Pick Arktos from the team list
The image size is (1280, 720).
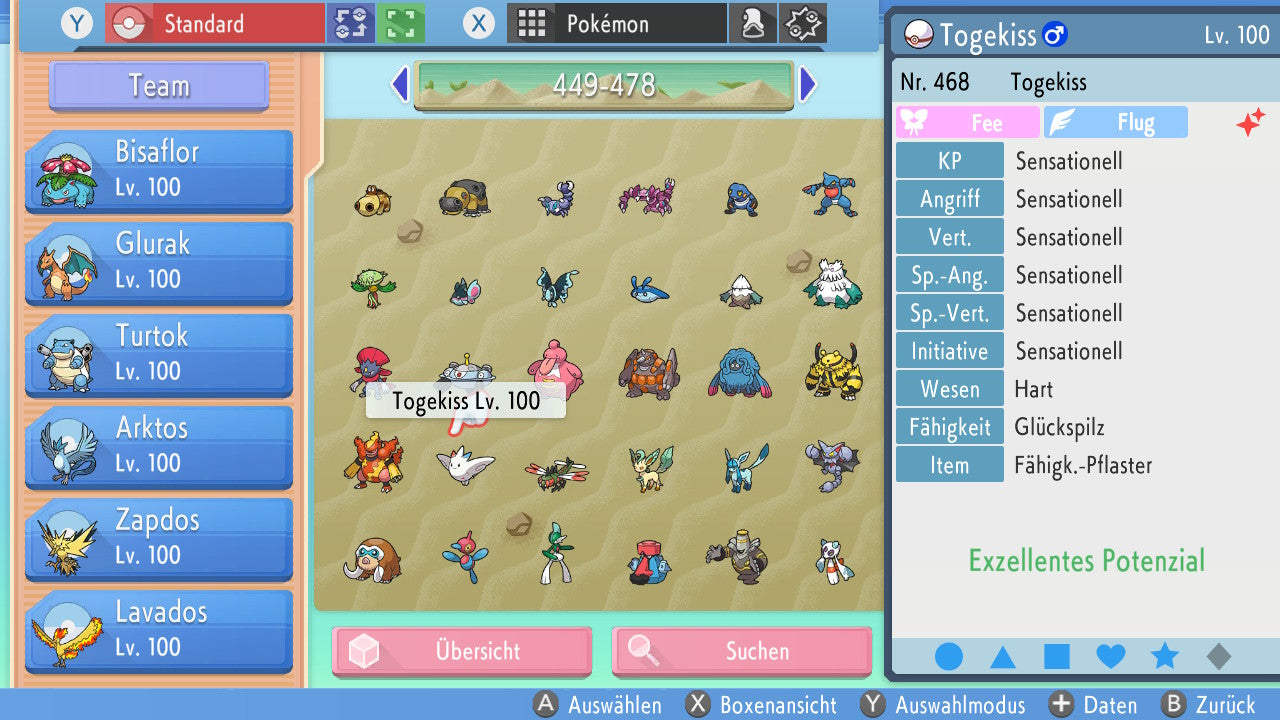coord(159,446)
